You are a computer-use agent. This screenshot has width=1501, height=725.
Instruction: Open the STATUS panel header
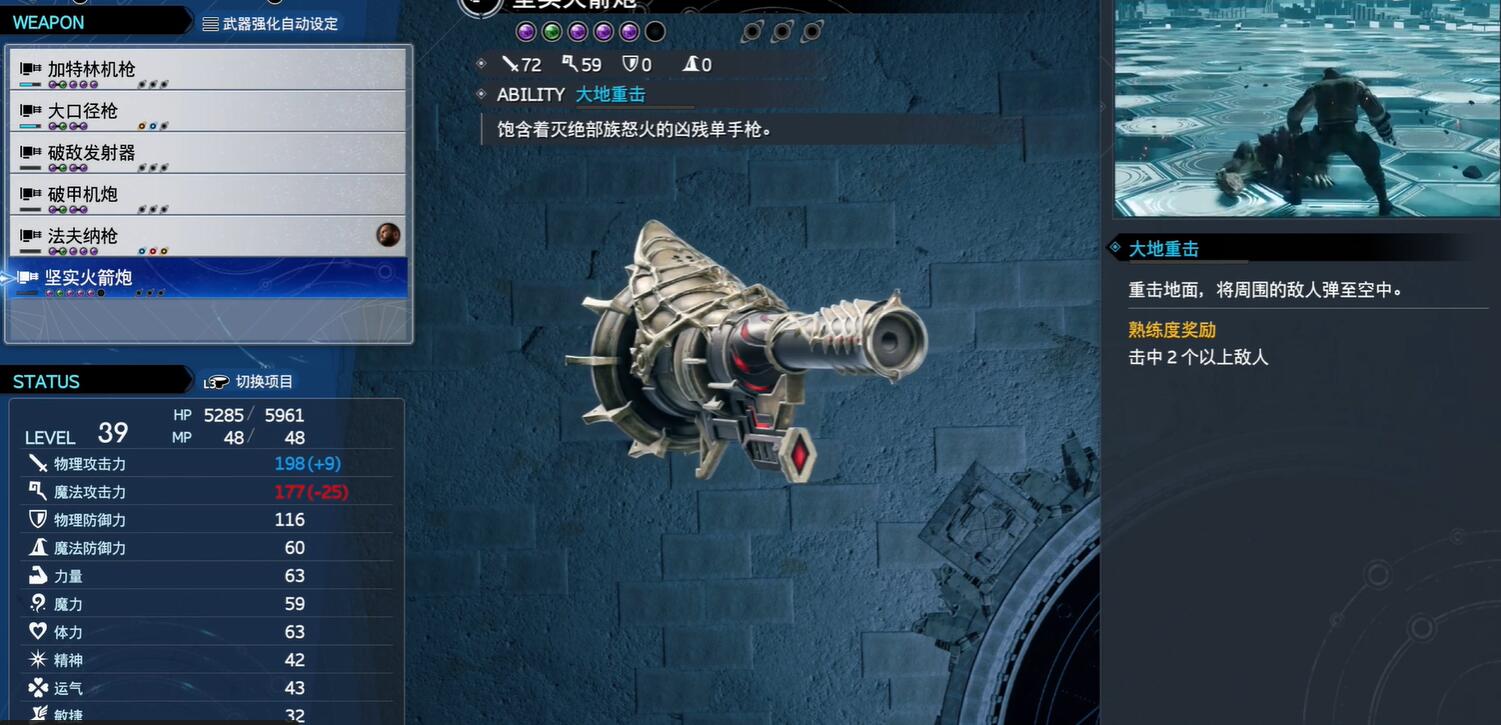[x=46, y=380]
